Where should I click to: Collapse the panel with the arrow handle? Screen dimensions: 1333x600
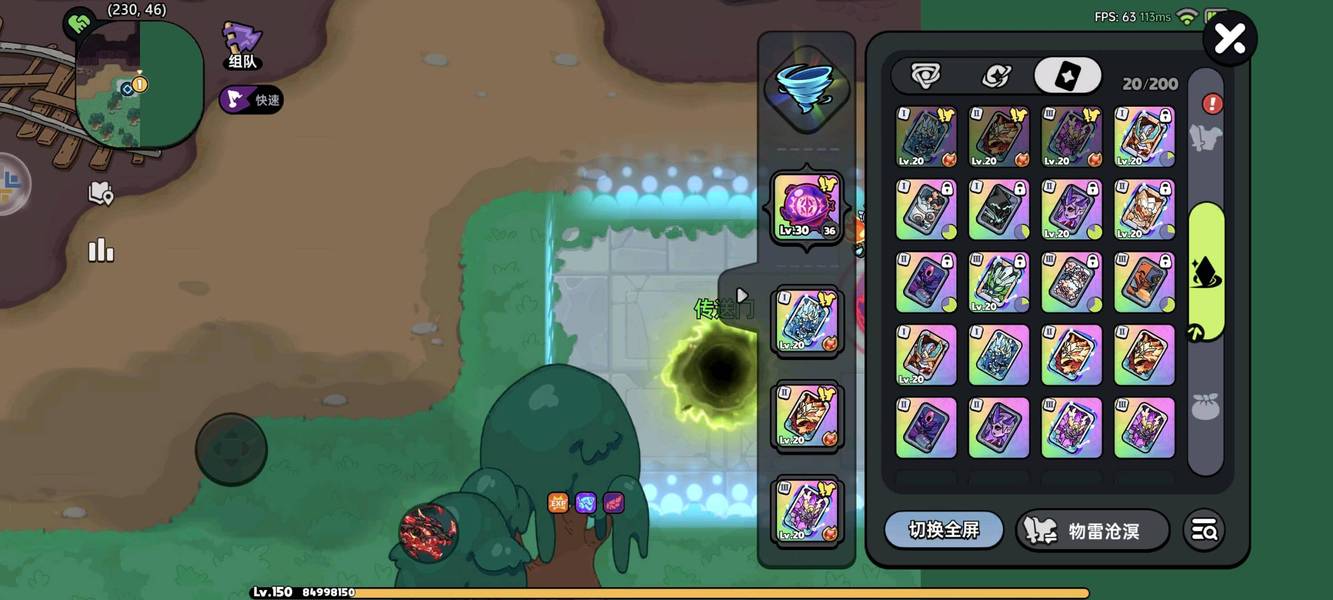click(x=741, y=296)
